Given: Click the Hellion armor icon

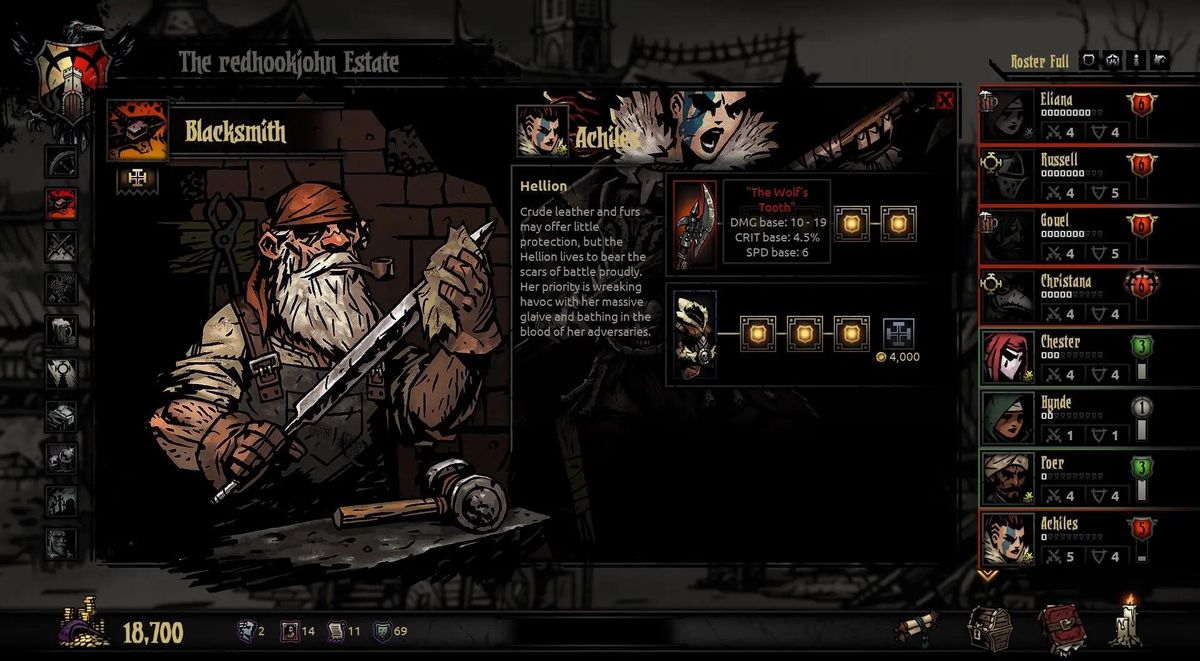Looking at the screenshot, I should pos(694,335).
